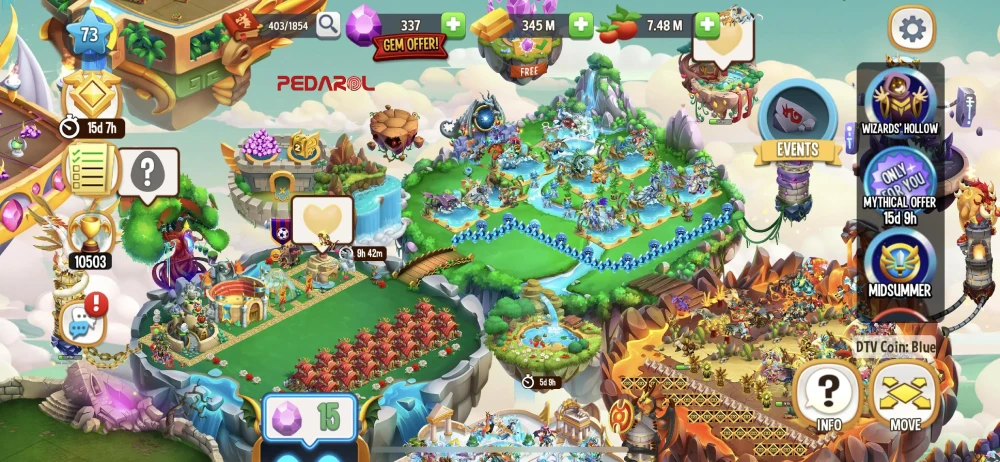
Task: Open the Wizards' Hollow event
Action: (899, 100)
